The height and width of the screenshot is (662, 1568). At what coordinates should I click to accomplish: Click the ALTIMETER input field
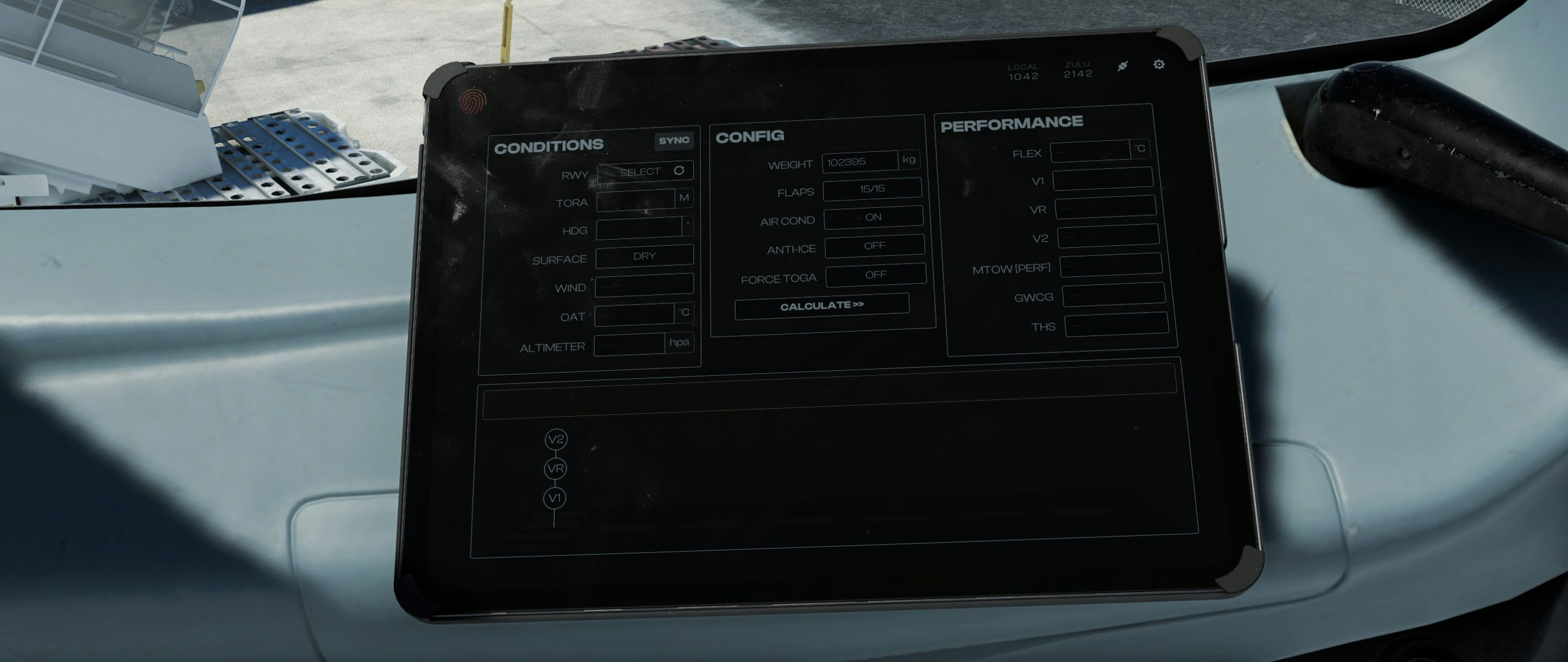[x=630, y=344]
